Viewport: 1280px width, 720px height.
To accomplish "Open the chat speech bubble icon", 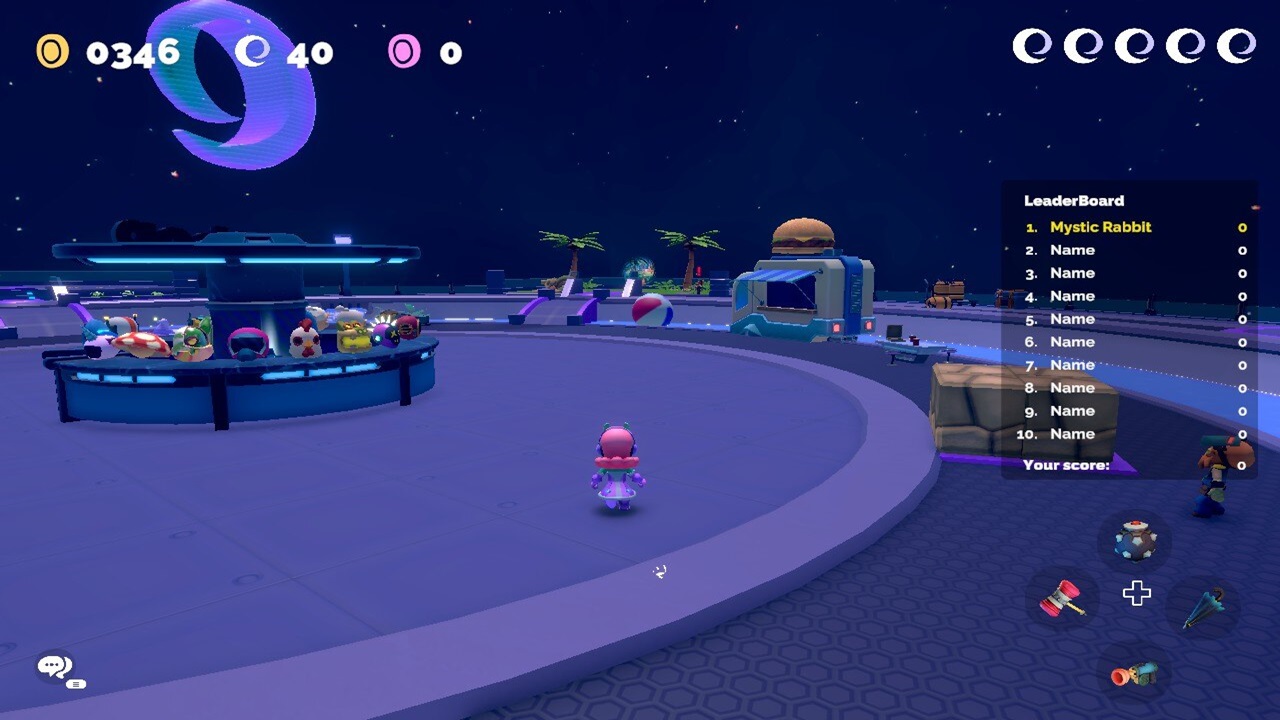I will [x=56, y=667].
